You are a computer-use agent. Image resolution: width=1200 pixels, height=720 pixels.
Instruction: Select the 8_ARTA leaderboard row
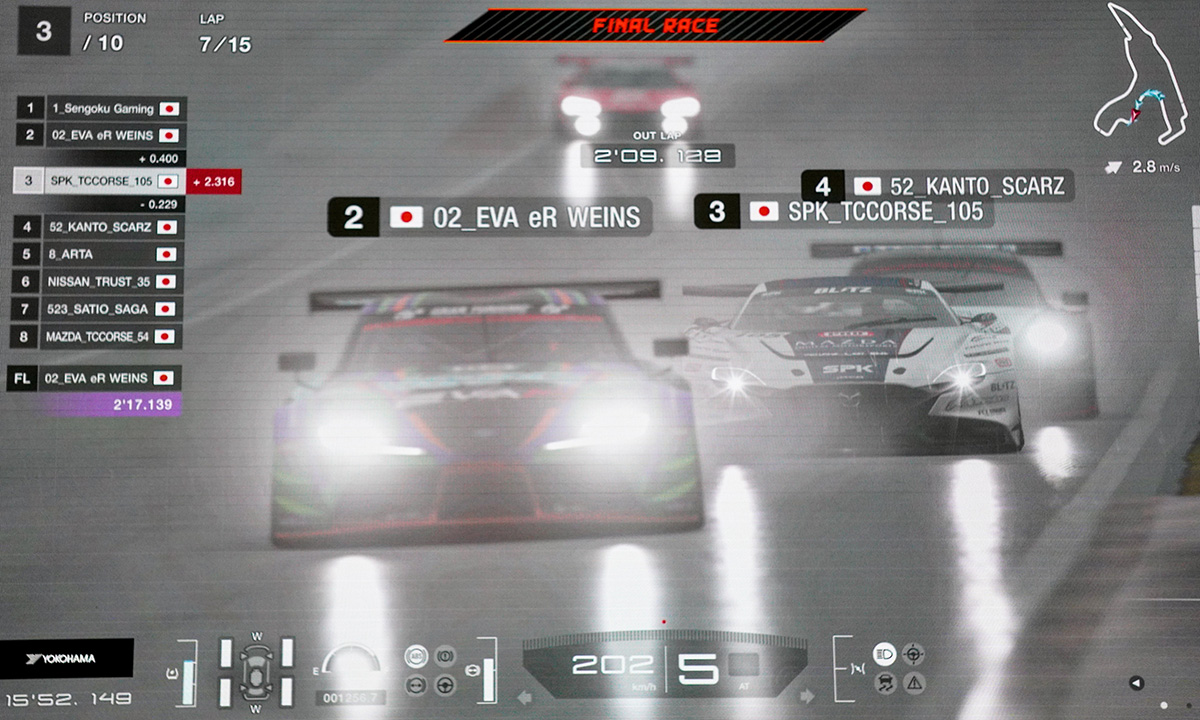point(100,255)
